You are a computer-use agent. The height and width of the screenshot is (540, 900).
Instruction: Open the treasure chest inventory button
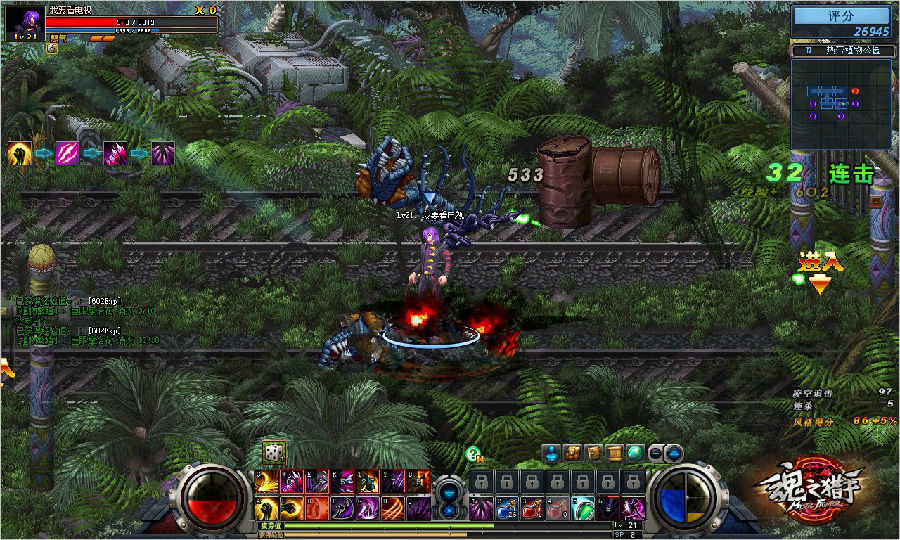[574, 453]
